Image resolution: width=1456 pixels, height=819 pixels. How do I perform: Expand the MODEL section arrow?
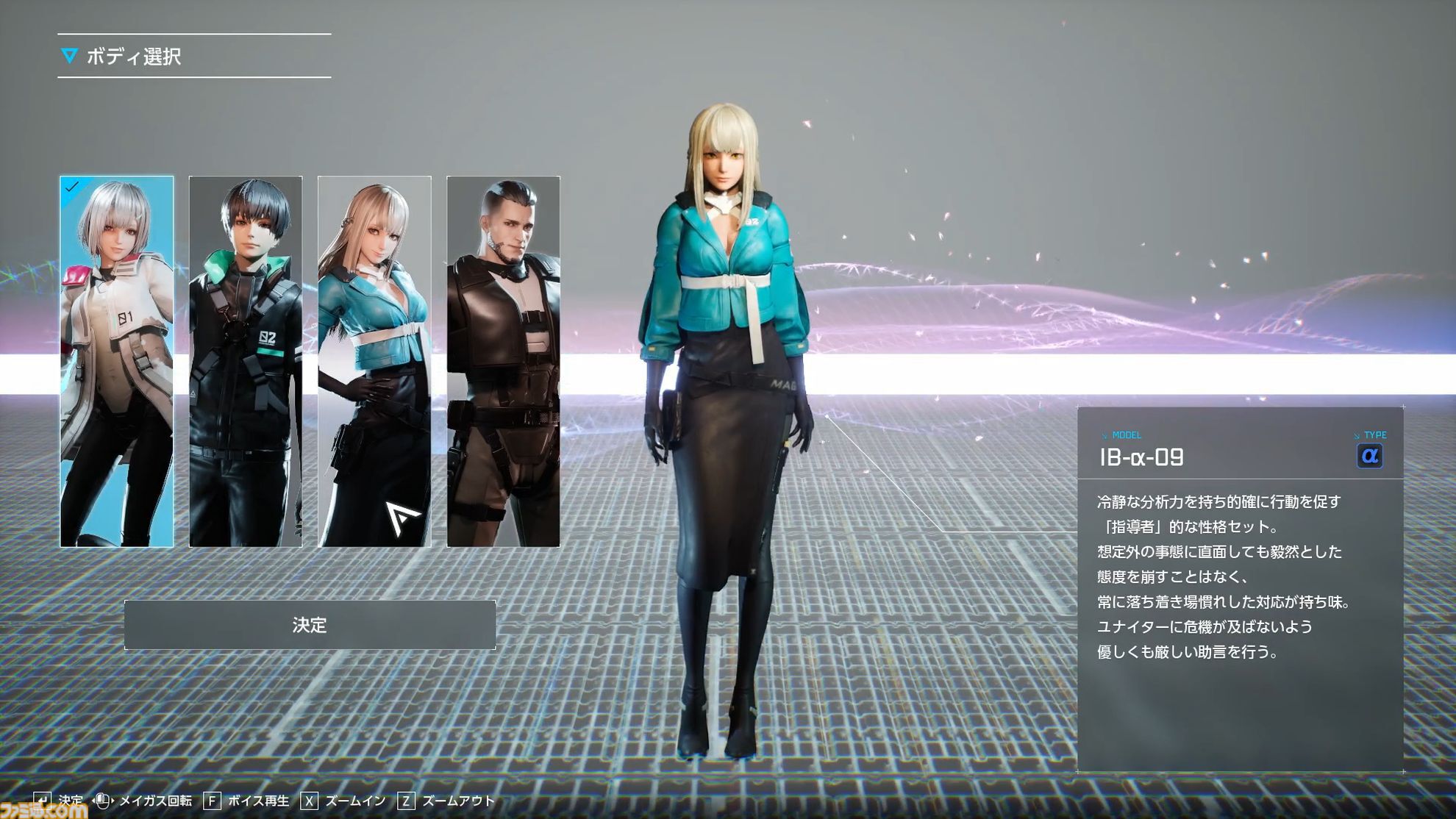click(x=1105, y=435)
